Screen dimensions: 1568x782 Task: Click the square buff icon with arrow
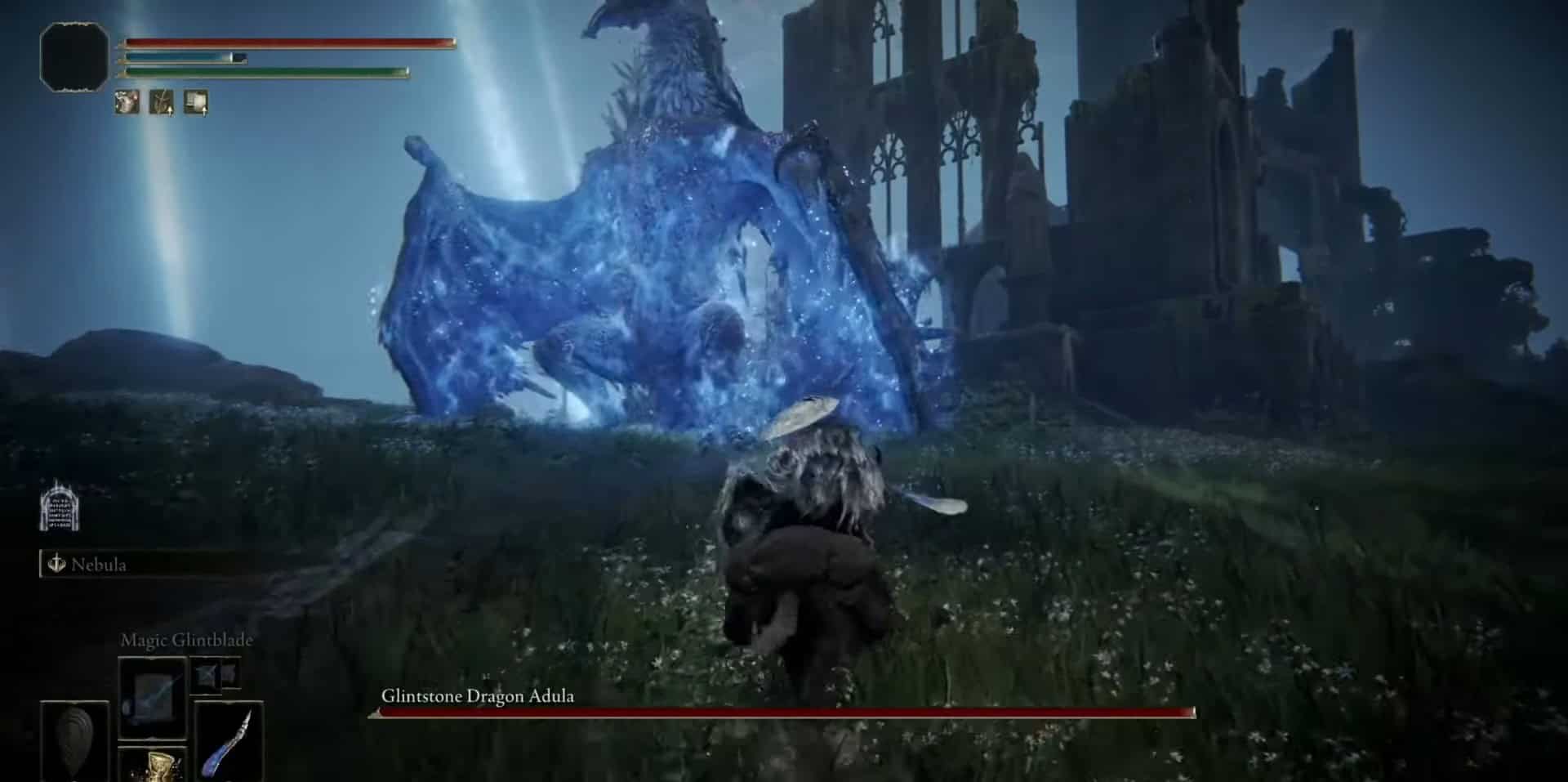[x=196, y=102]
